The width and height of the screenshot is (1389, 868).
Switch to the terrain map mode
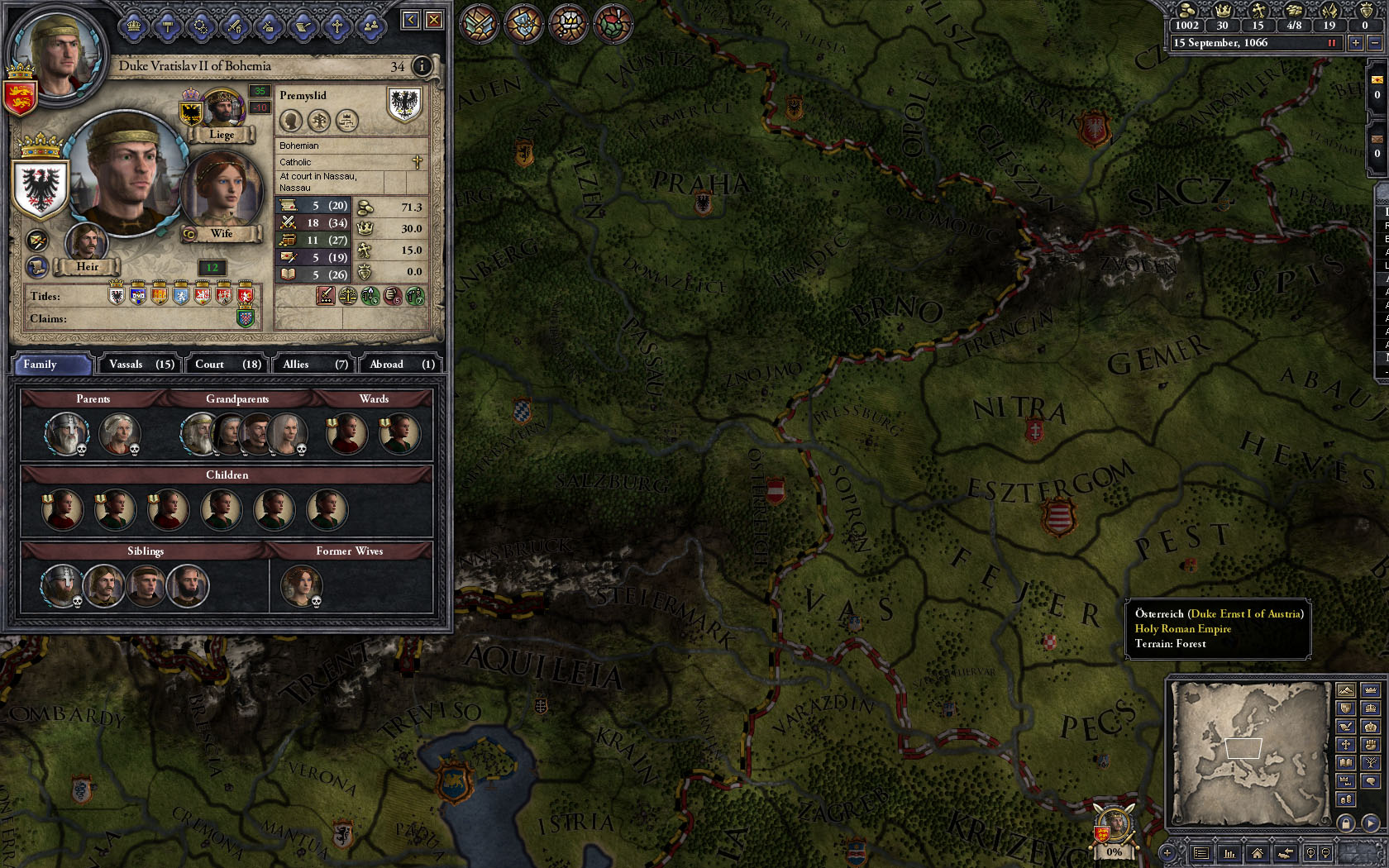pos(1346,690)
